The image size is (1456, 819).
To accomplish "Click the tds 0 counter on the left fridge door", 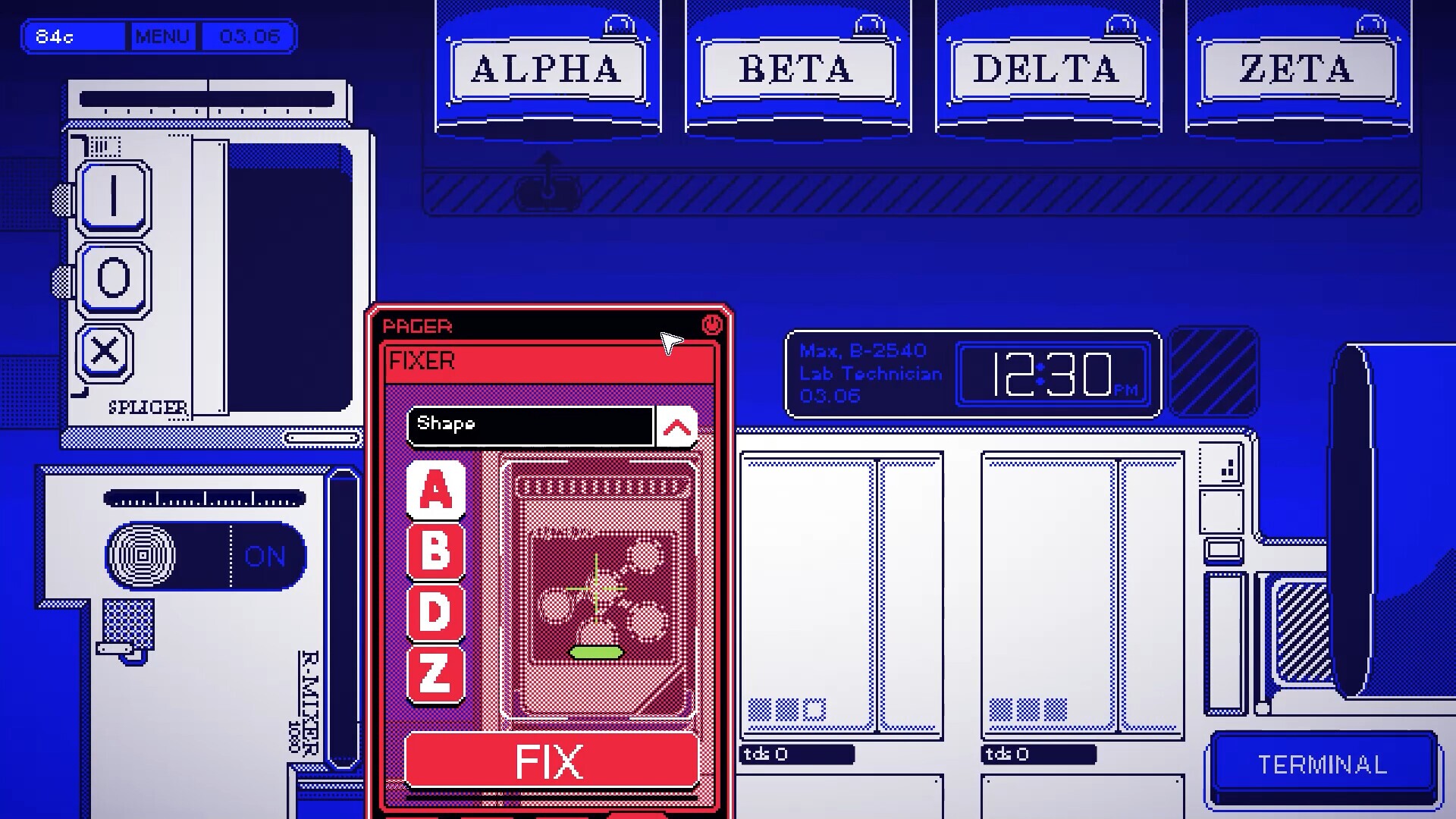I will (795, 754).
